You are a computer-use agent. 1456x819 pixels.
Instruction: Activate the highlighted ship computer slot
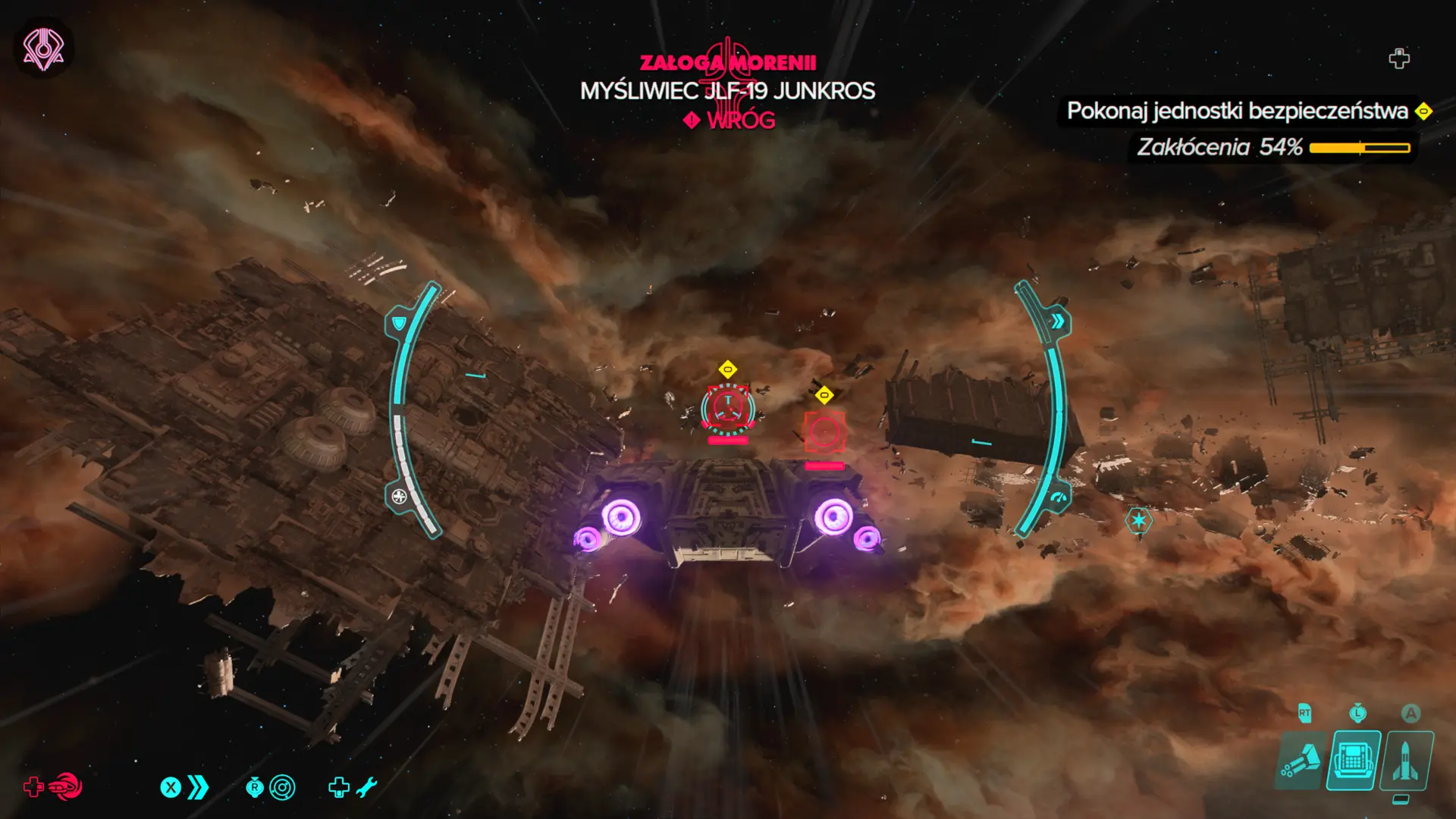tap(1354, 760)
